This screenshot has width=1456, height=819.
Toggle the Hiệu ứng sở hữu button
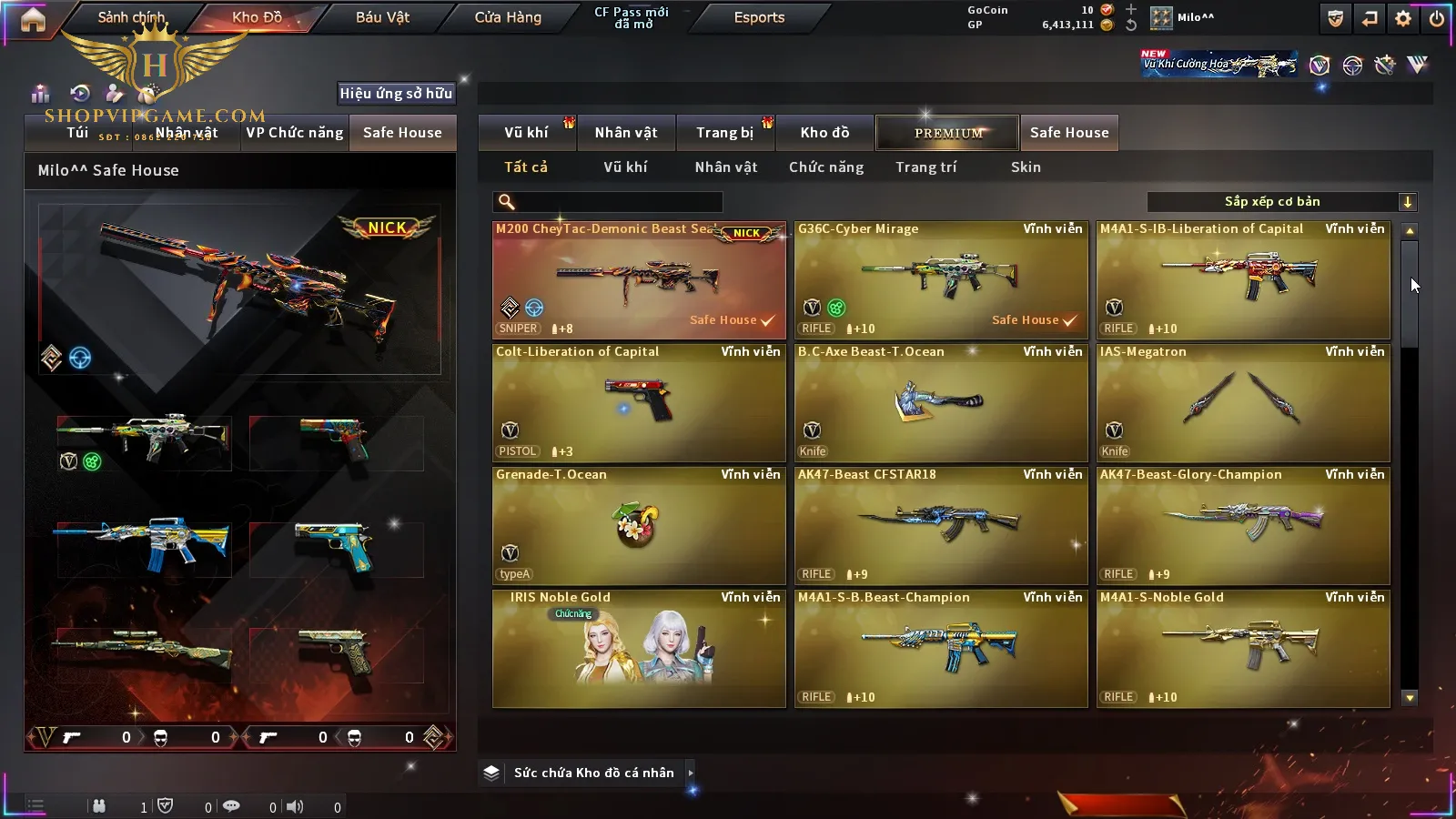point(396,93)
